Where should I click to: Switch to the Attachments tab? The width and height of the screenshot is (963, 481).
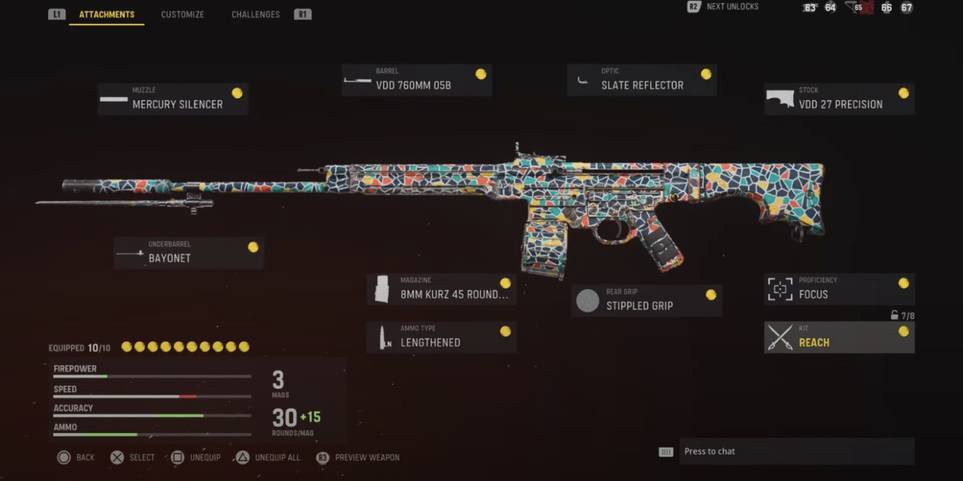(x=107, y=15)
